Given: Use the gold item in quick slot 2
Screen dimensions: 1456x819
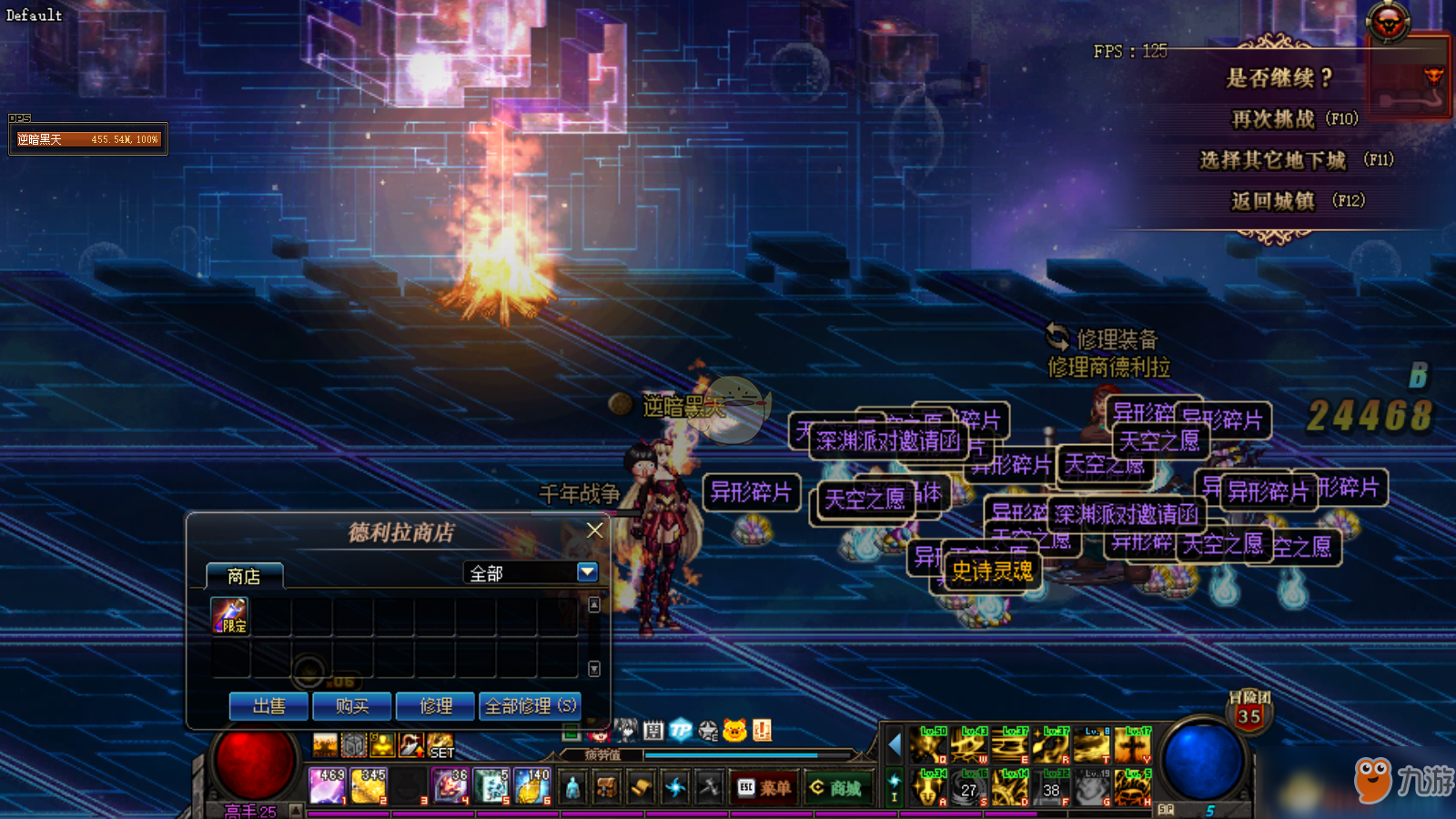Looking at the screenshot, I should pyautogui.click(x=369, y=786).
